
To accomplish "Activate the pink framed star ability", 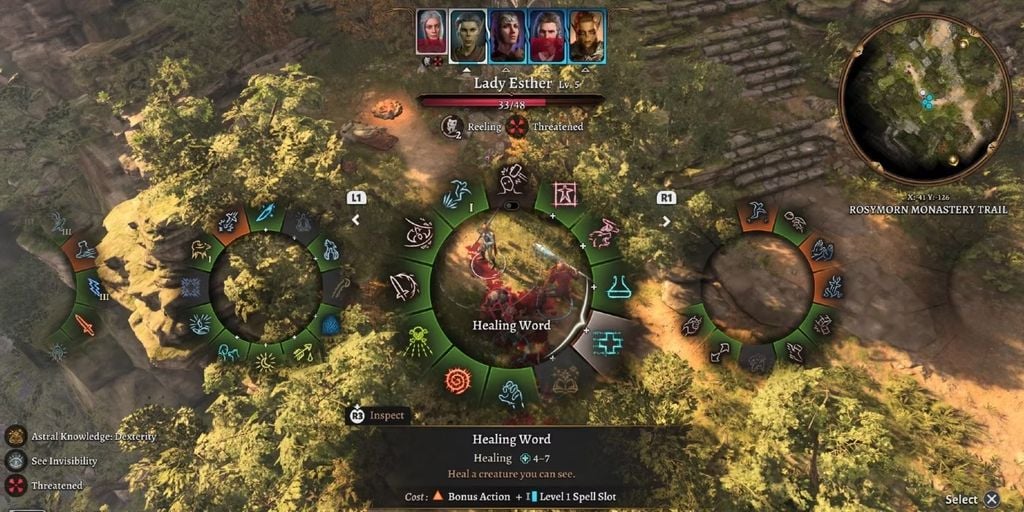I will (566, 193).
